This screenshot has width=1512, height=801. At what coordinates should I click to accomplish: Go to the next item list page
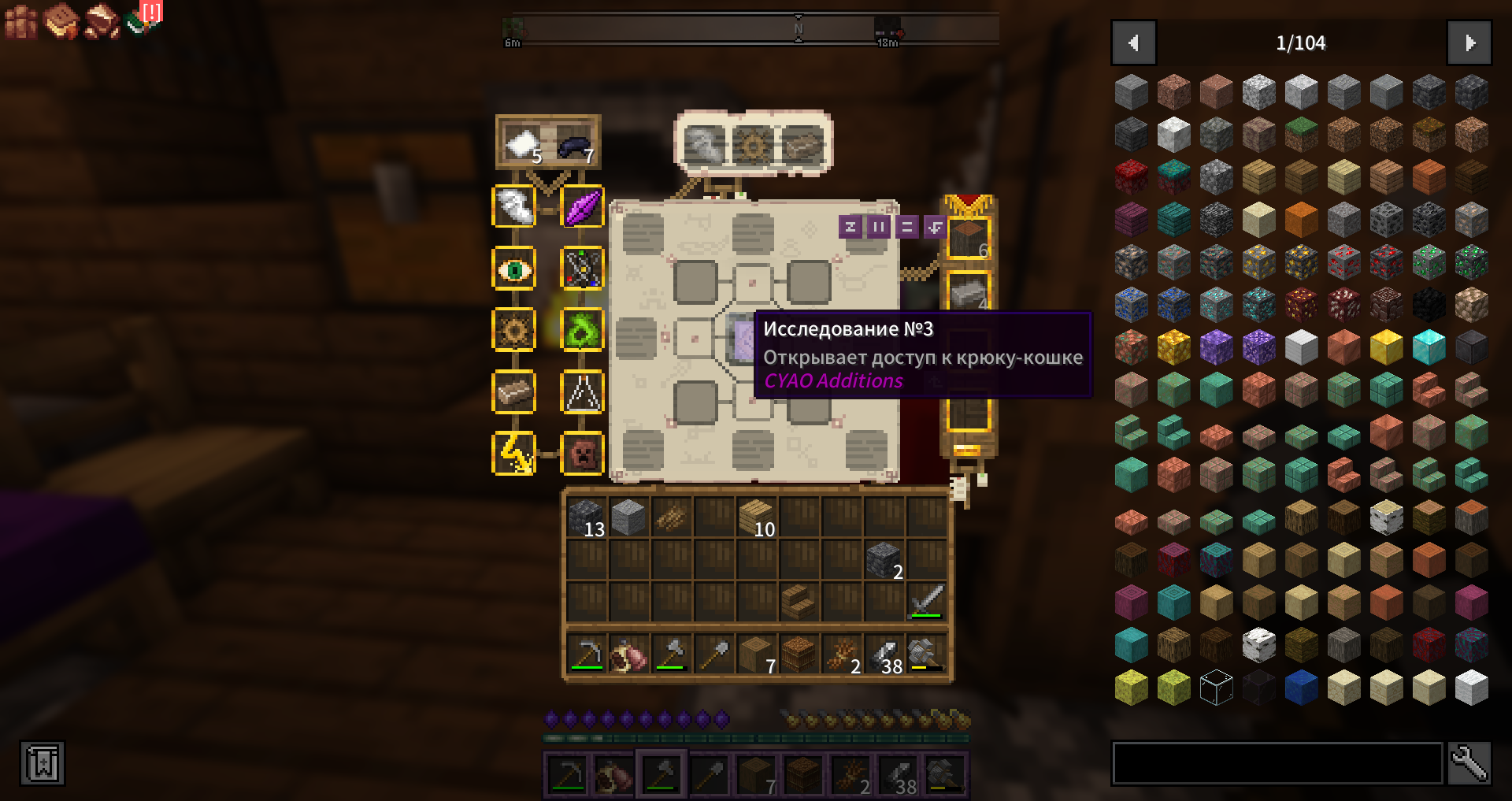[1469, 43]
